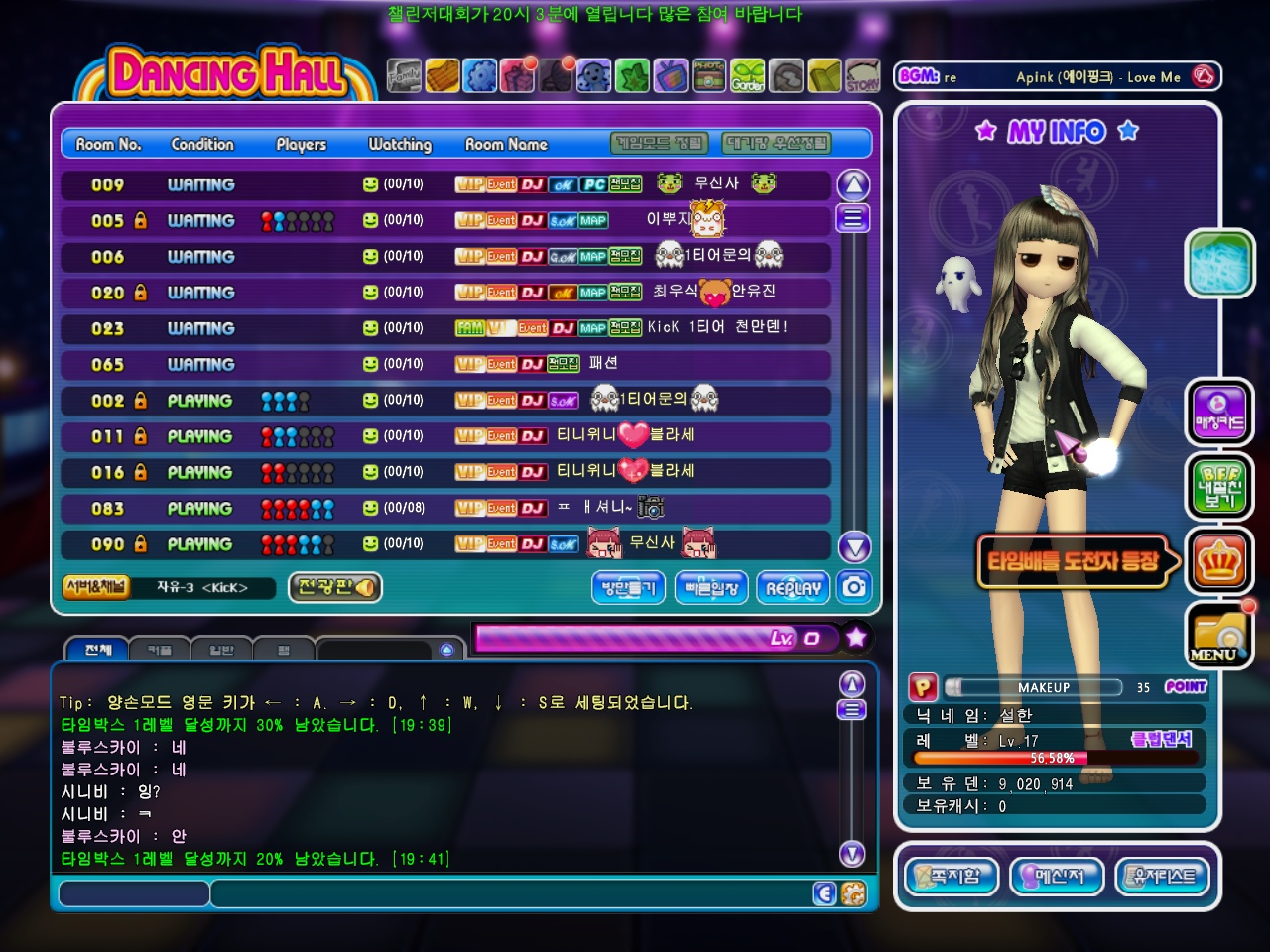Open the 서버&채널 server and channel selector
1270x952 pixels.
[96, 587]
